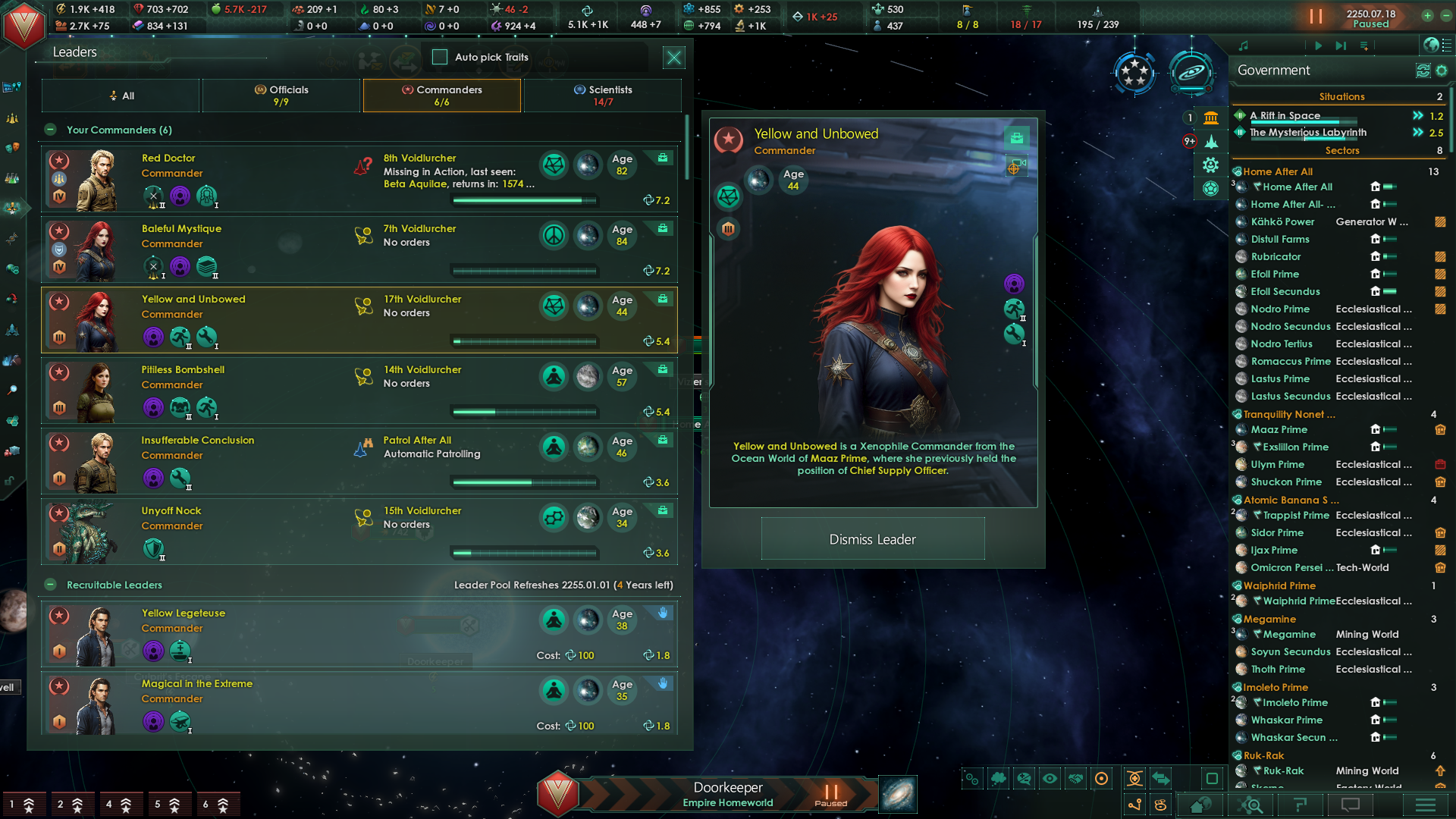Switch to the Officials tab
The width and height of the screenshot is (1456, 819).
281,95
